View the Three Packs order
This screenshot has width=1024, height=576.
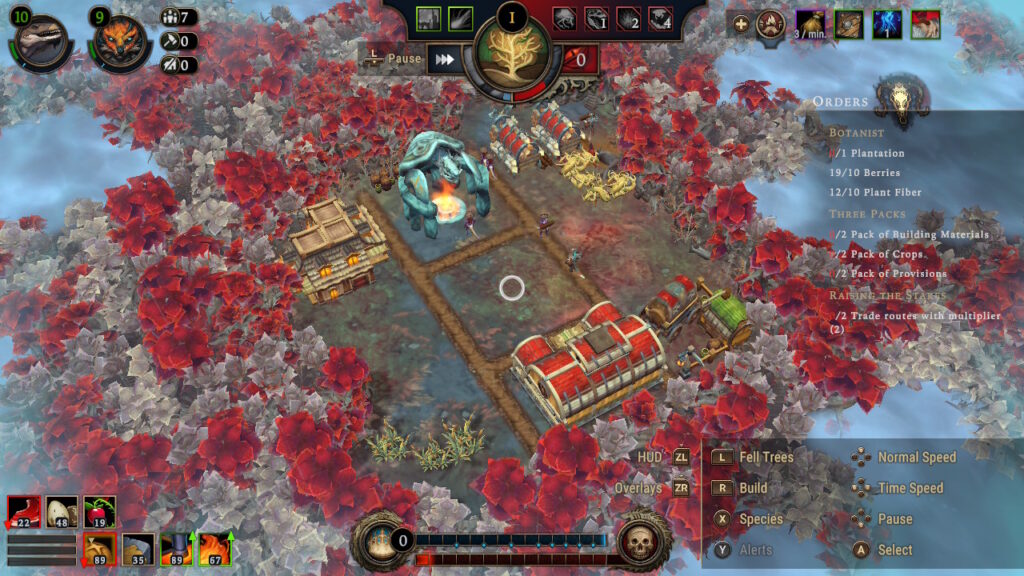point(867,214)
